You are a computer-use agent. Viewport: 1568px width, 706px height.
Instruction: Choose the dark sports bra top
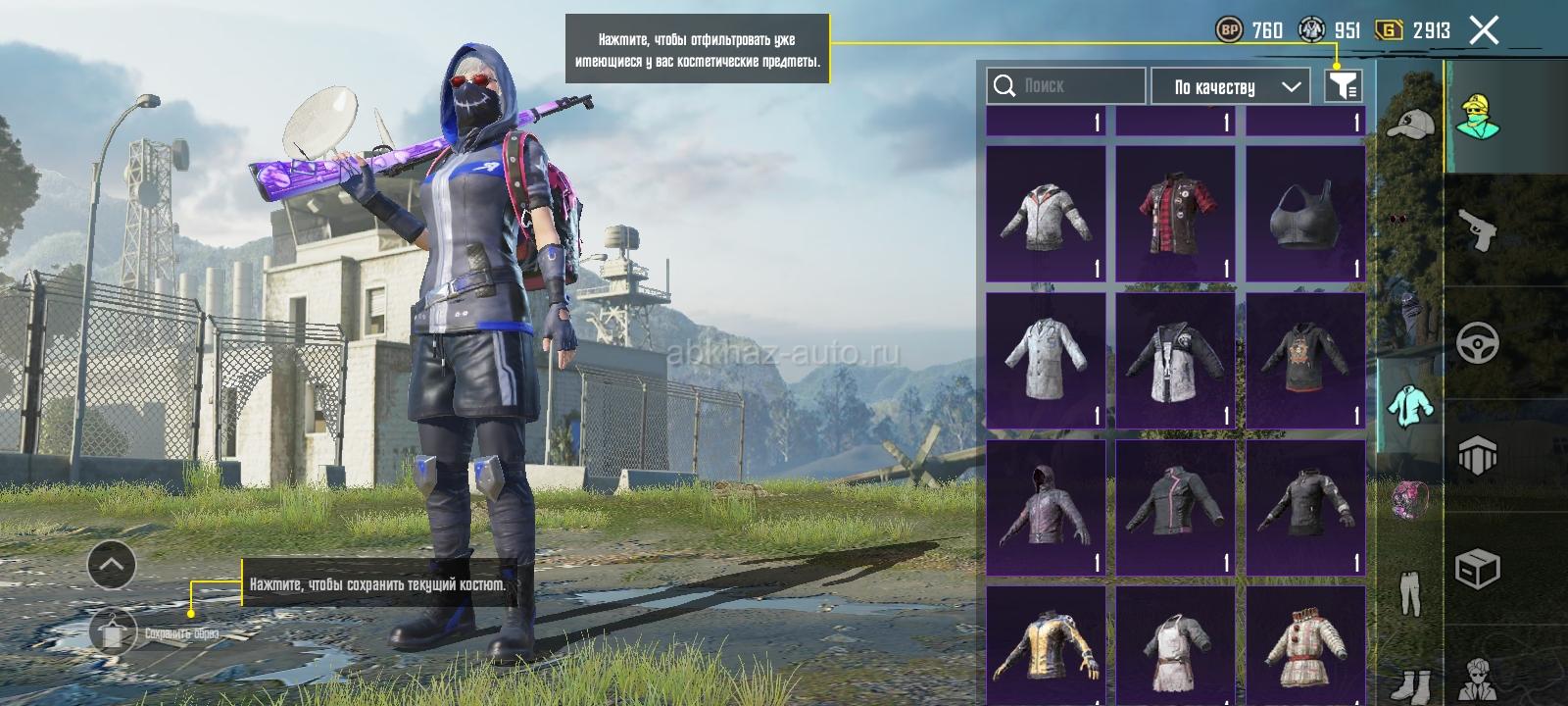pos(1305,213)
